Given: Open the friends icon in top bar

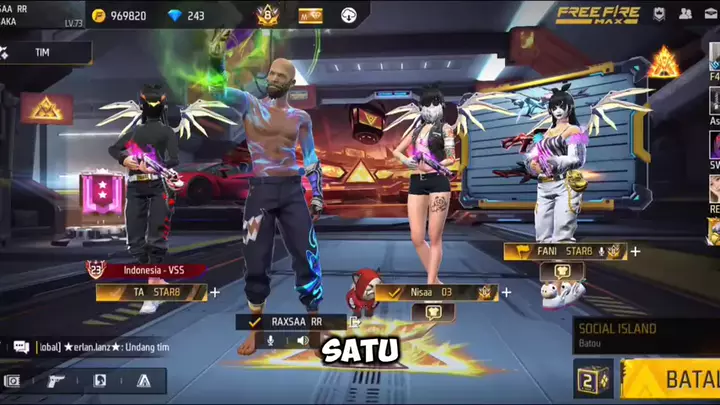Looking at the screenshot, I should tap(686, 14).
